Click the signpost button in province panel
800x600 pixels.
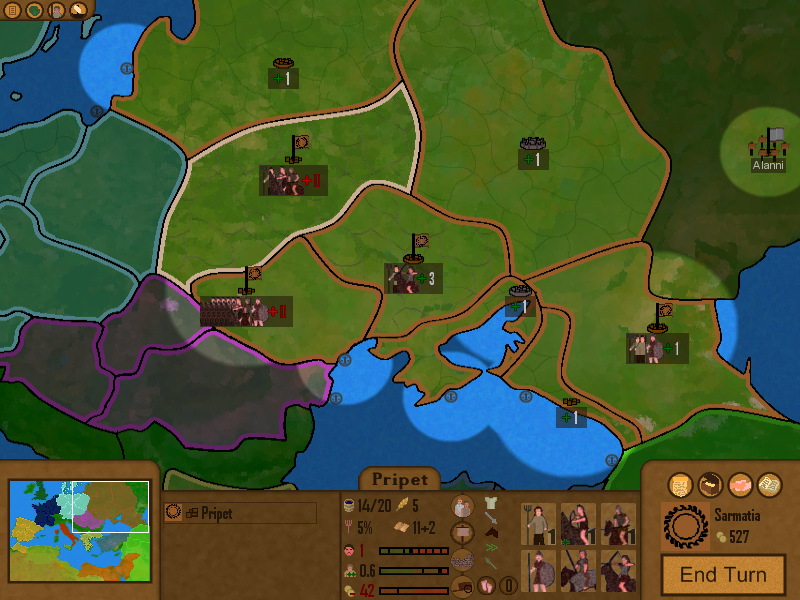pos(462,533)
